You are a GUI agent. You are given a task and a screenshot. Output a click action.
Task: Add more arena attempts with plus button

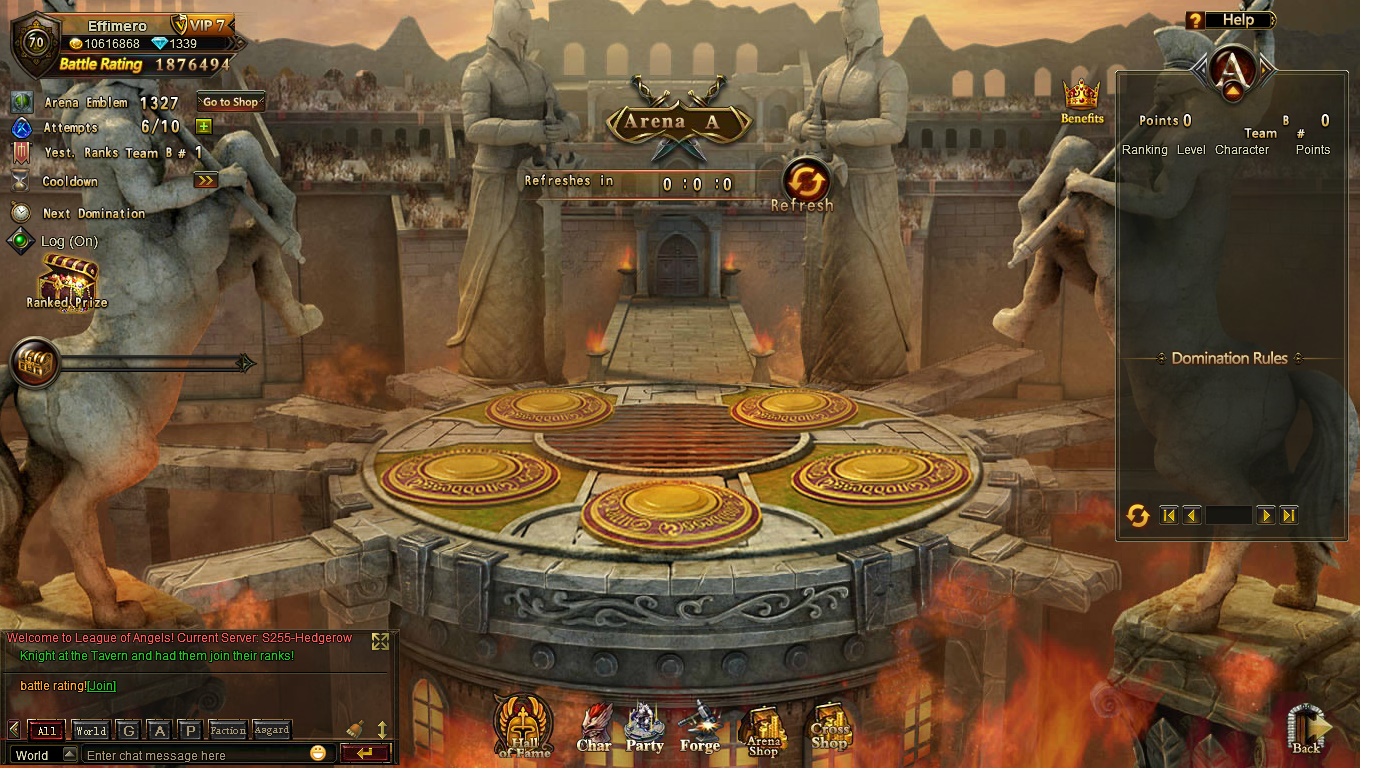click(x=203, y=127)
